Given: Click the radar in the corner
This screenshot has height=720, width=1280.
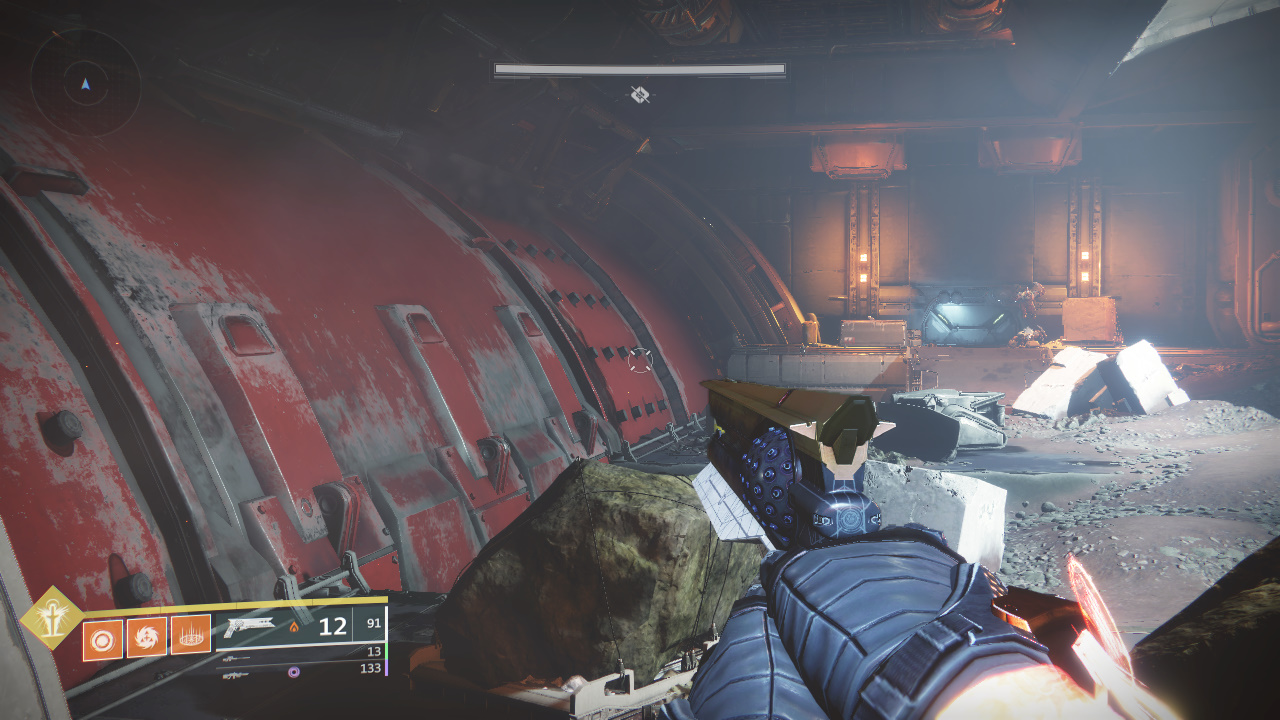Looking at the screenshot, I should pos(85,84).
